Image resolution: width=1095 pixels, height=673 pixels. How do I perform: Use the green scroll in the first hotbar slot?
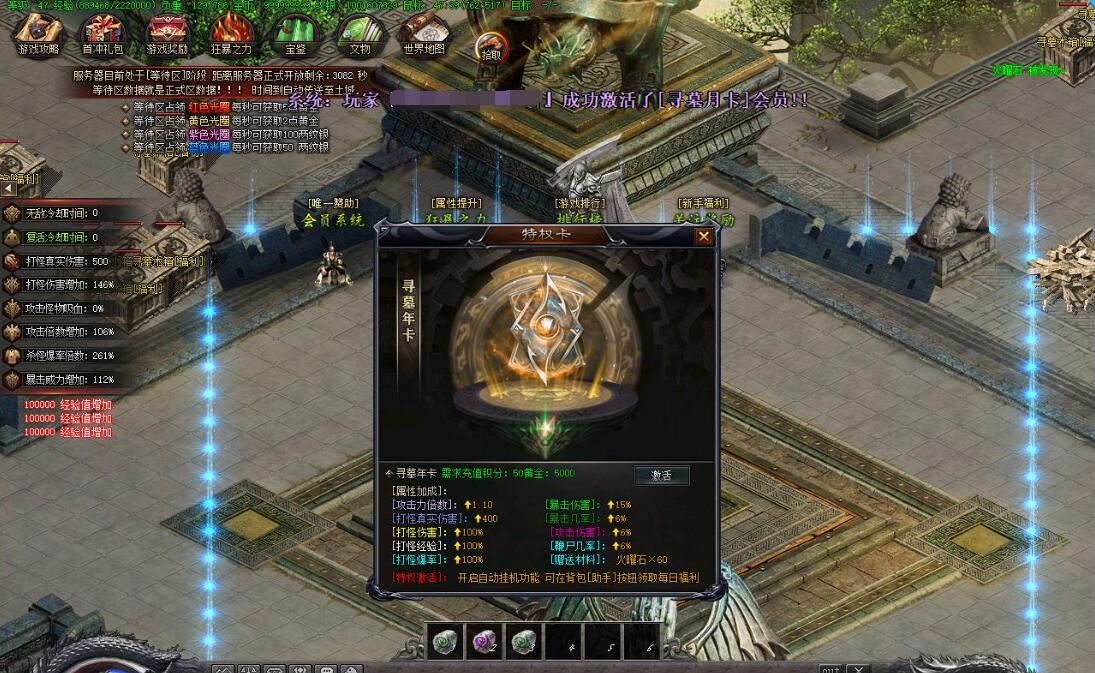(x=446, y=643)
